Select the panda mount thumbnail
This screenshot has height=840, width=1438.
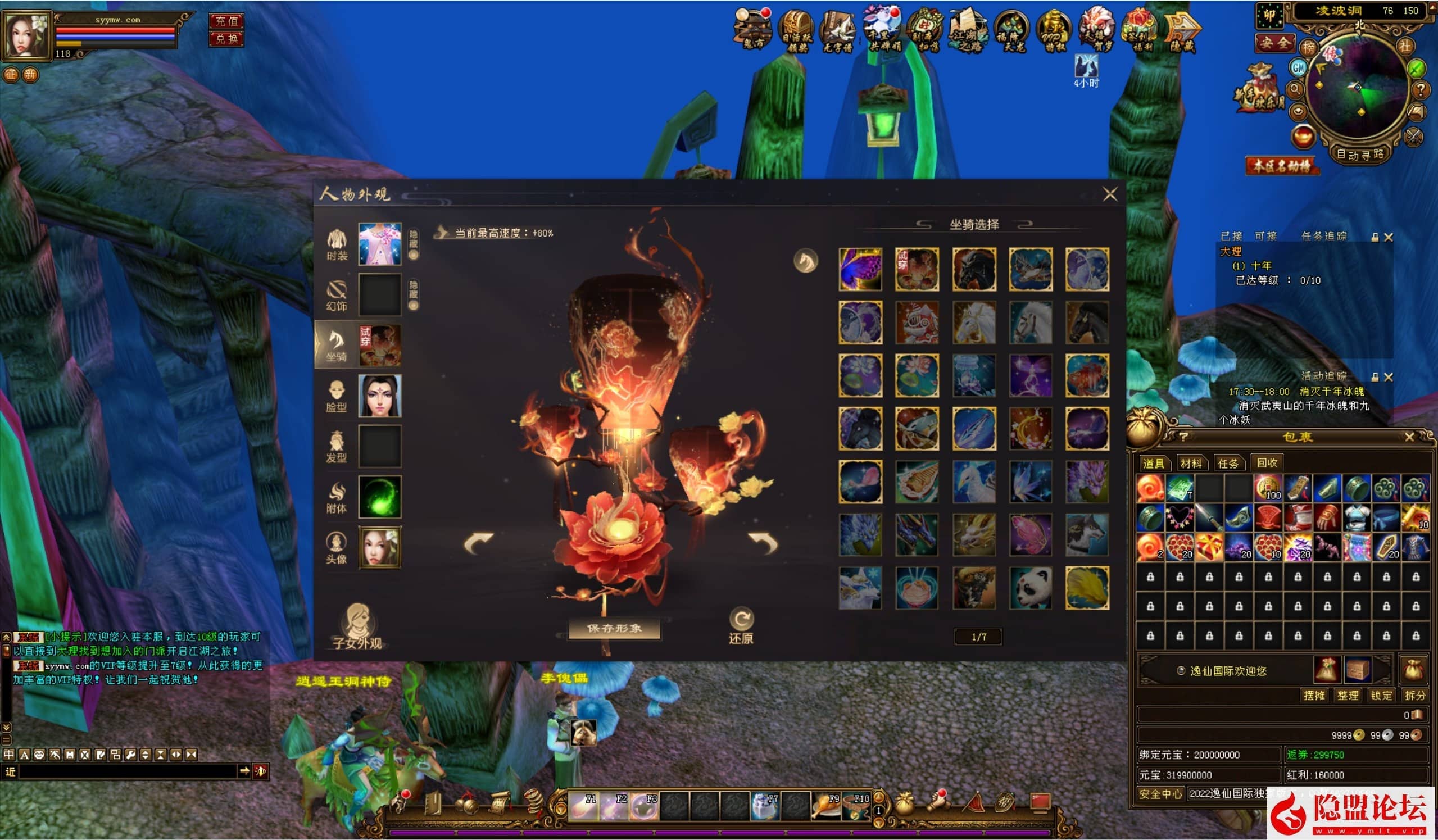pyautogui.click(x=1030, y=588)
